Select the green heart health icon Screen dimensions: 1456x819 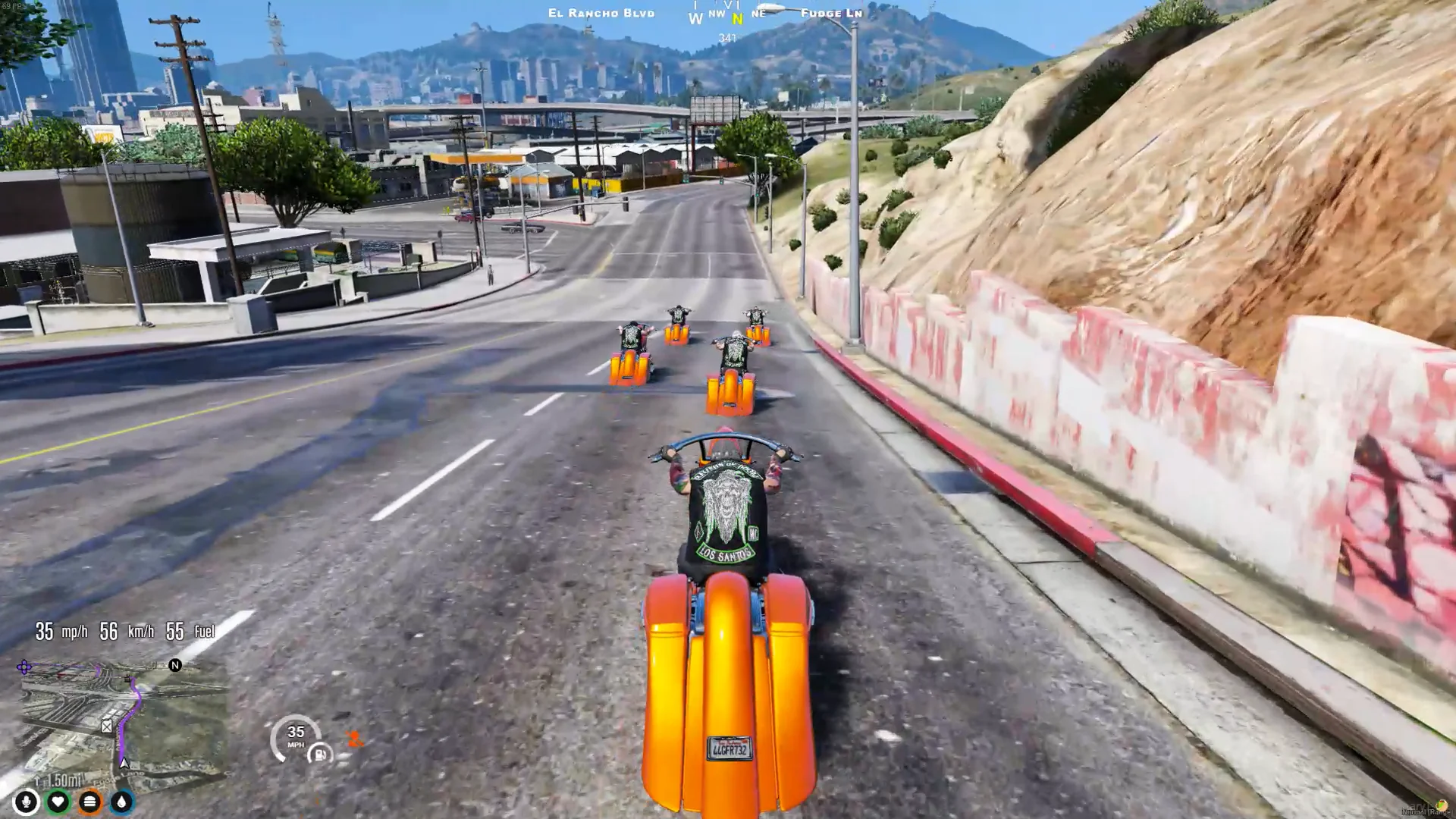[58, 802]
